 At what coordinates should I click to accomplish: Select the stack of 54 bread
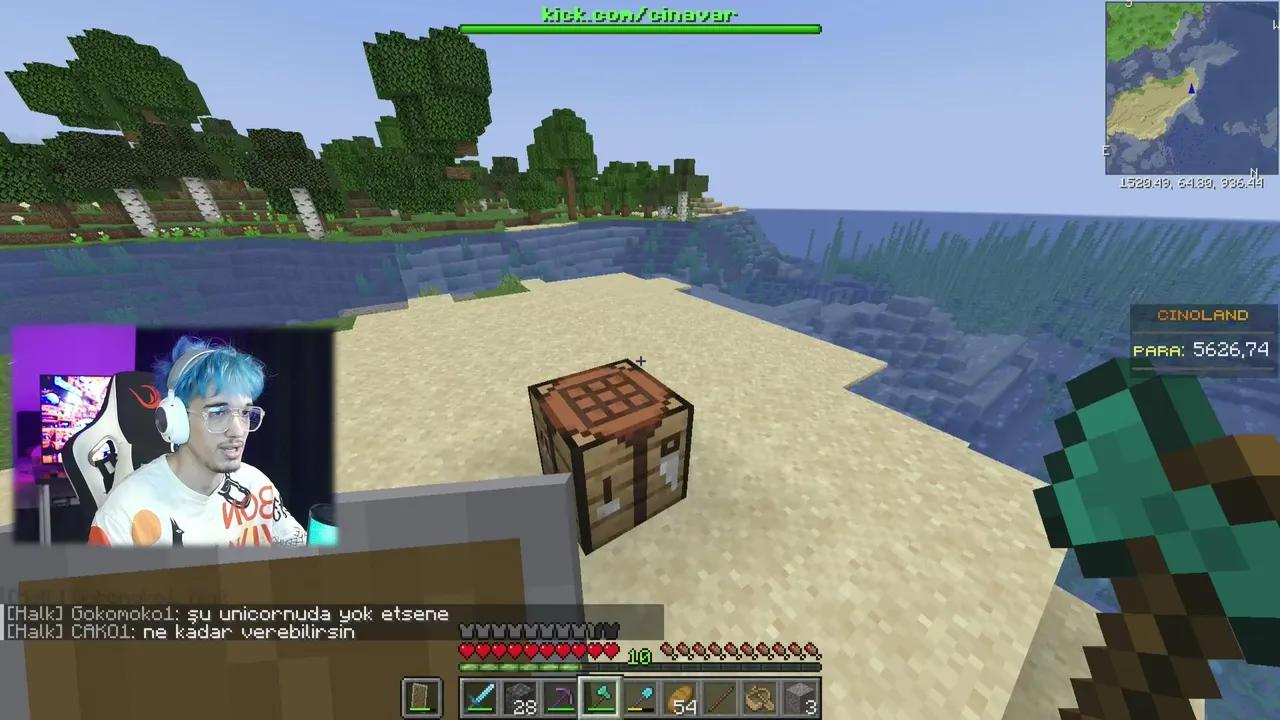pyautogui.click(x=682, y=697)
